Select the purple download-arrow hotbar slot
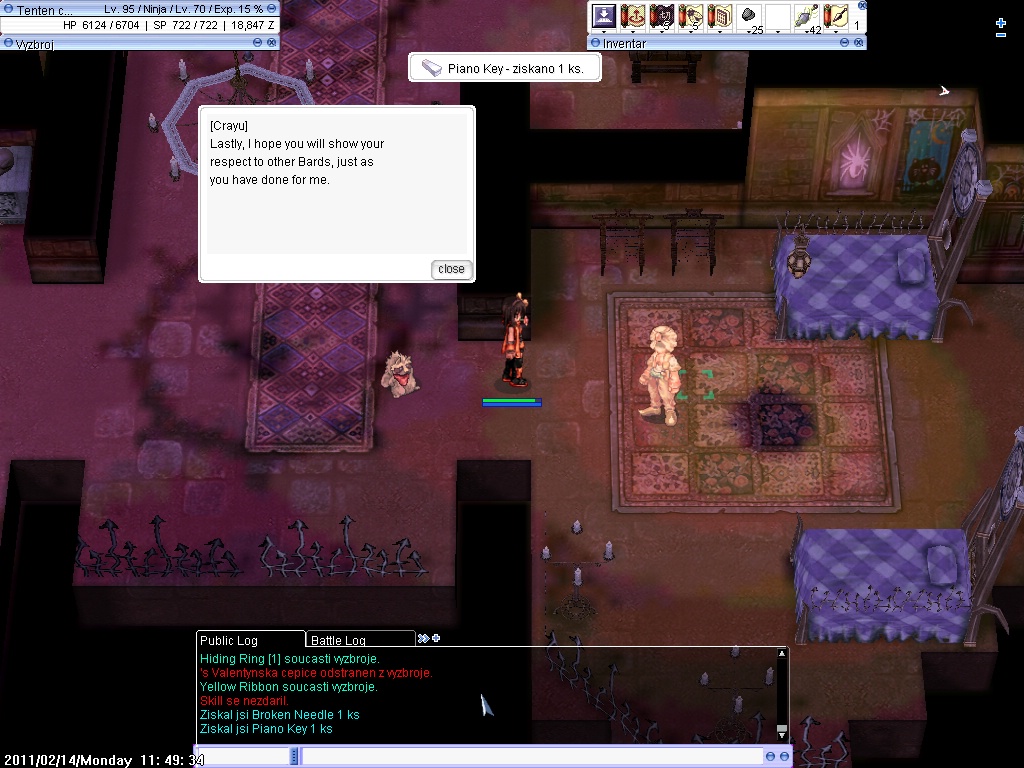 604,16
